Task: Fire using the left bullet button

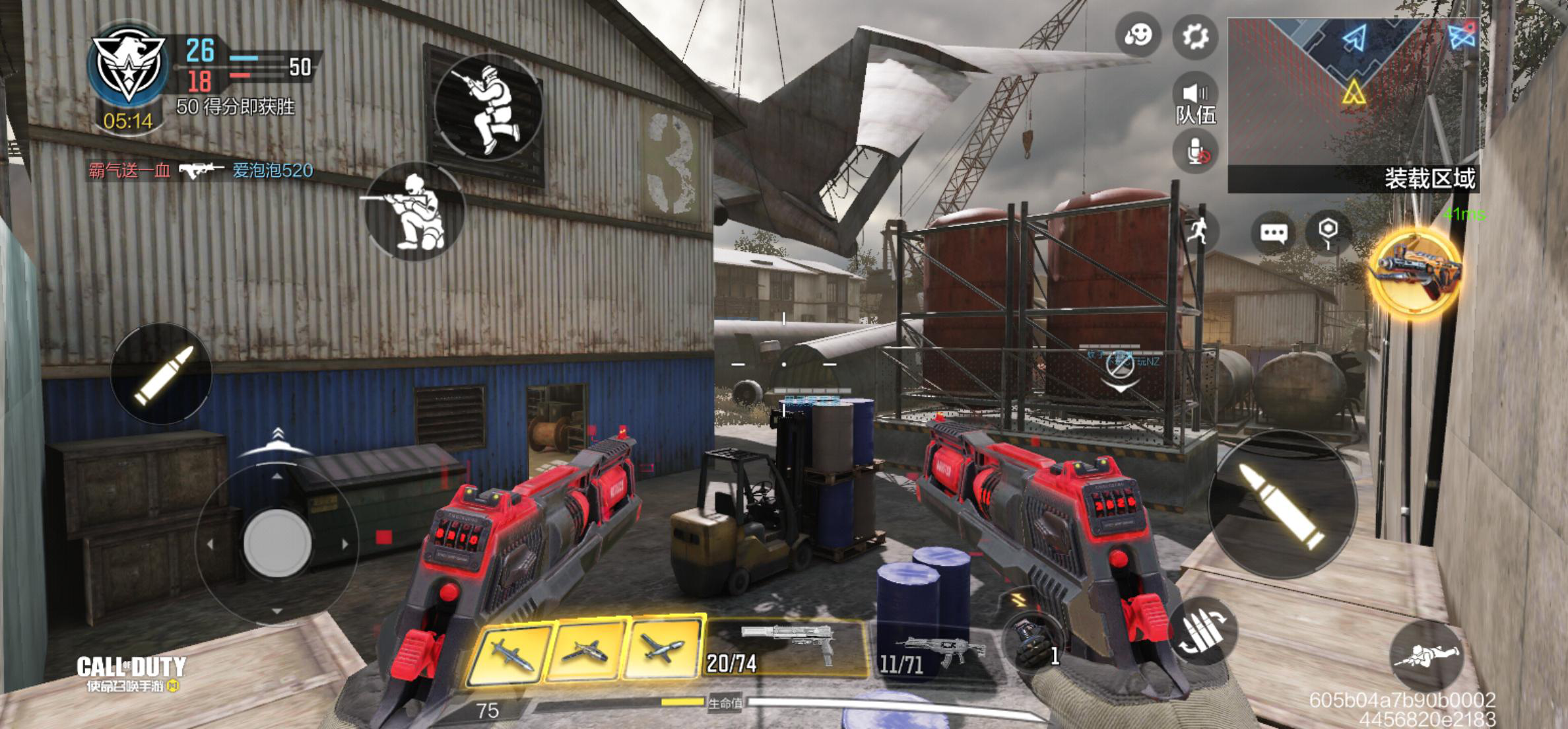Action: click(x=162, y=374)
